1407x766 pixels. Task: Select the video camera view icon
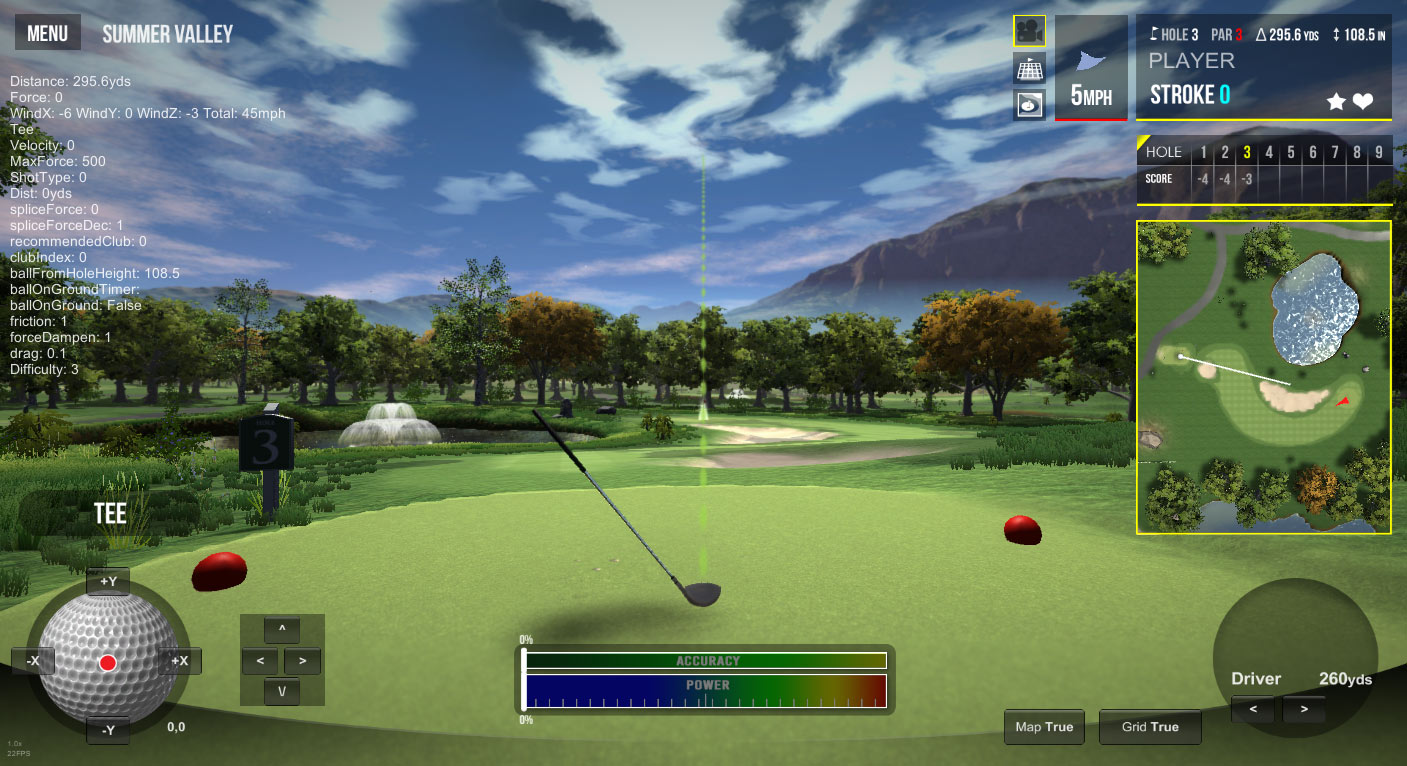click(x=1029, y=31)
